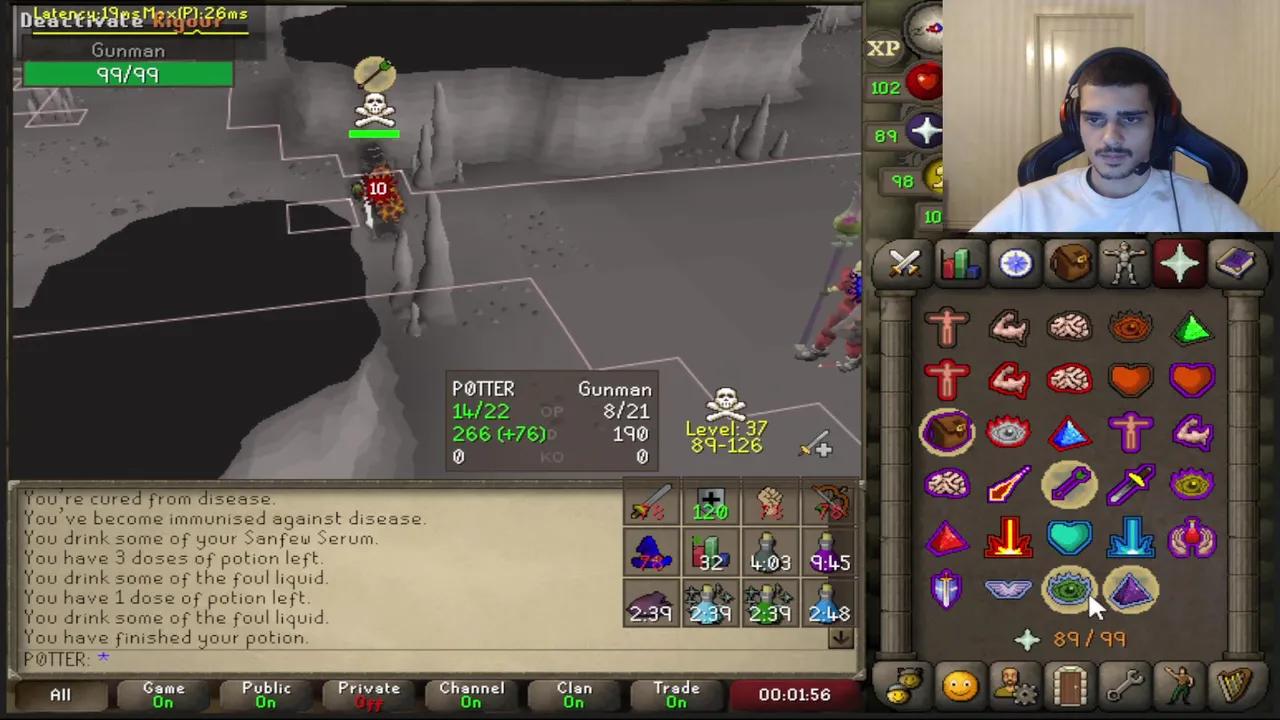Open the Combat Options tab
The width and height of the screenshot is (1280, 720).
(x=904, y=263)
